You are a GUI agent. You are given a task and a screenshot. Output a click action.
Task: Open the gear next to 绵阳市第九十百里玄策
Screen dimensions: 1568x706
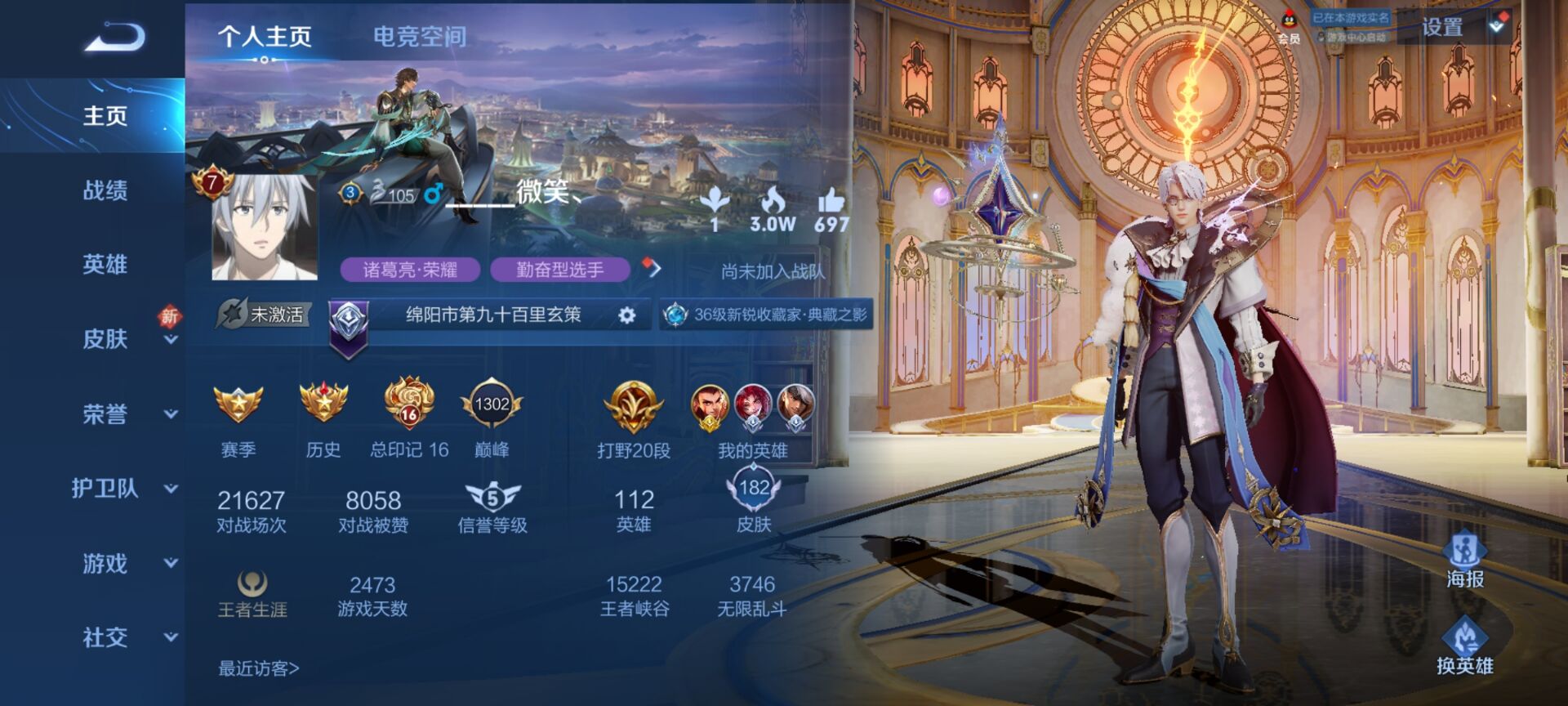tap(626, 315)
